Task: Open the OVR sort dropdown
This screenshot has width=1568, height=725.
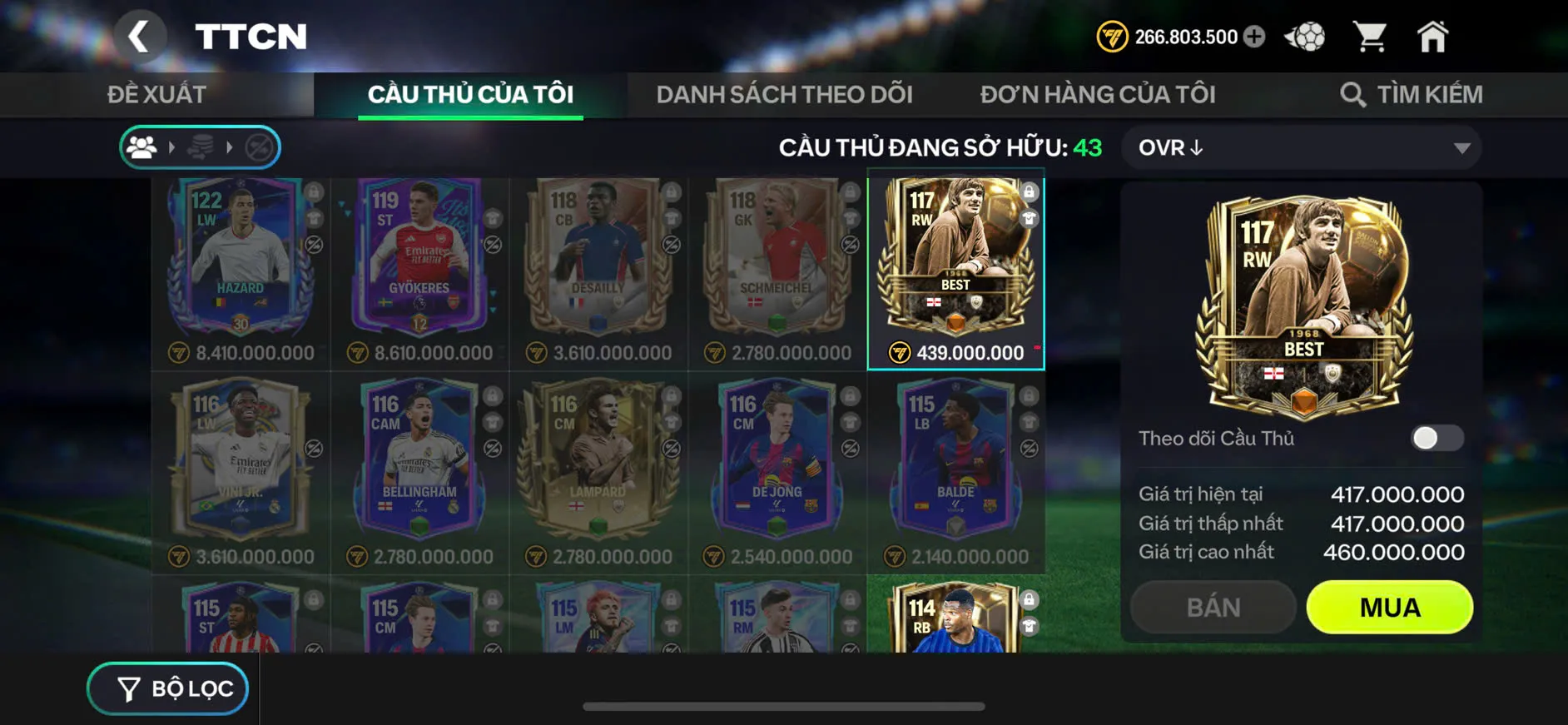Action: click(x=1301, y=147)
